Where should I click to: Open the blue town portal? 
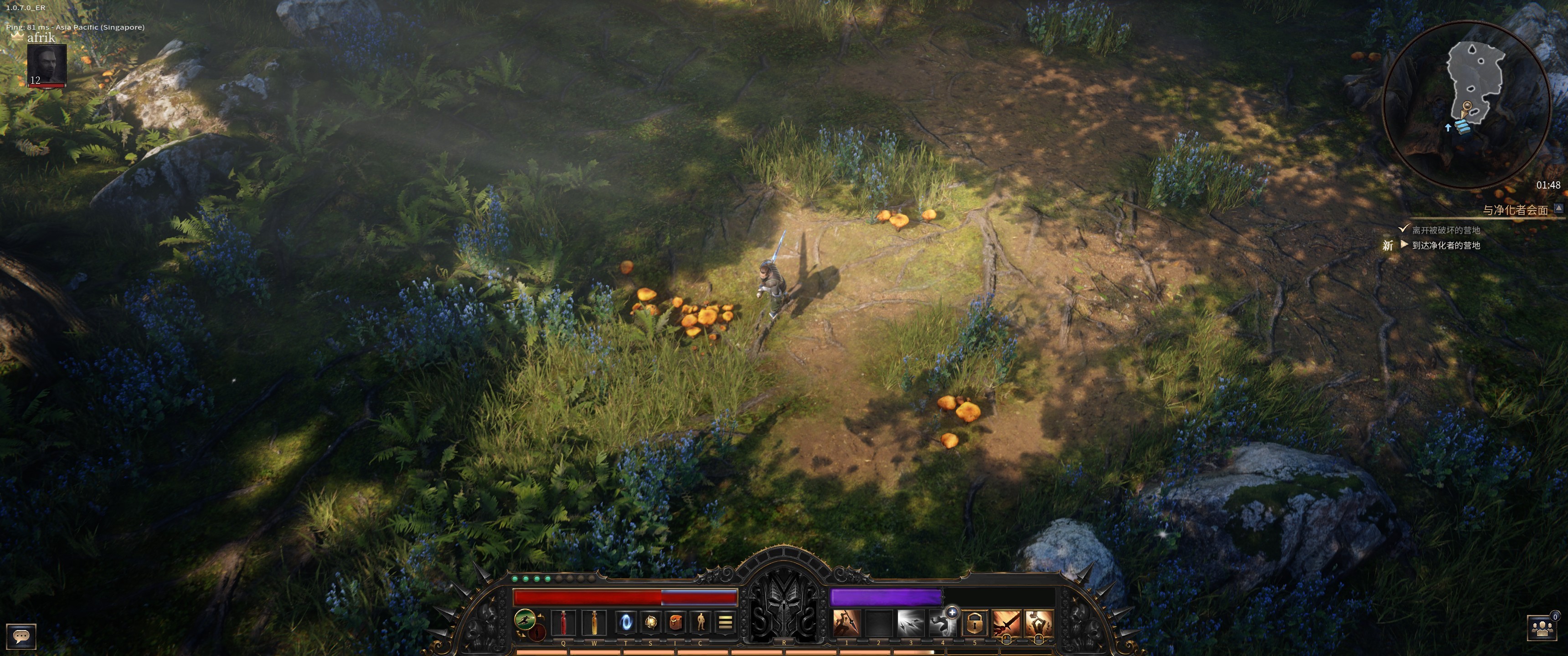point(626,623)
